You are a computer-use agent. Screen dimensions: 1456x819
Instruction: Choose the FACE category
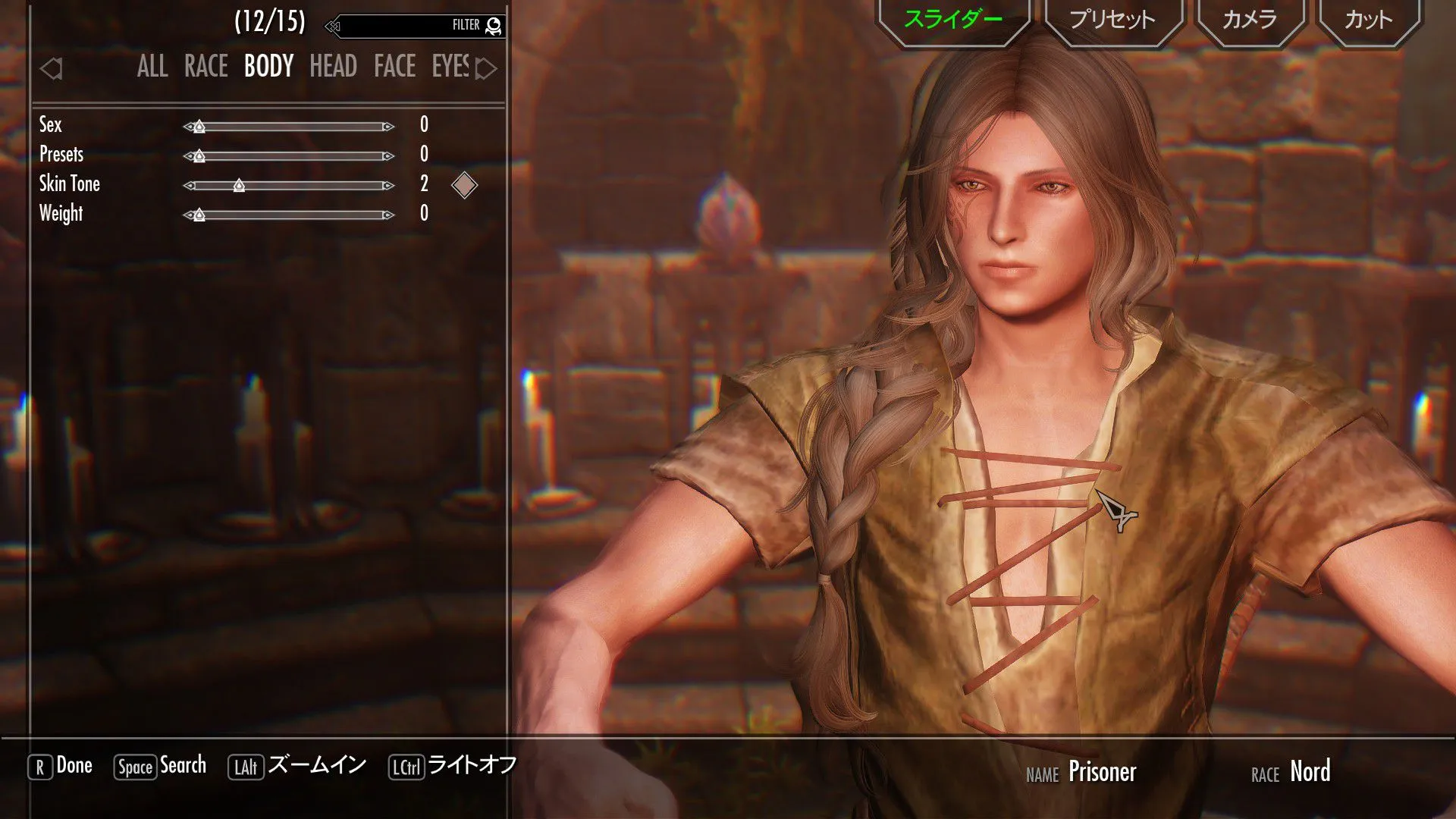tap(394, 67)
